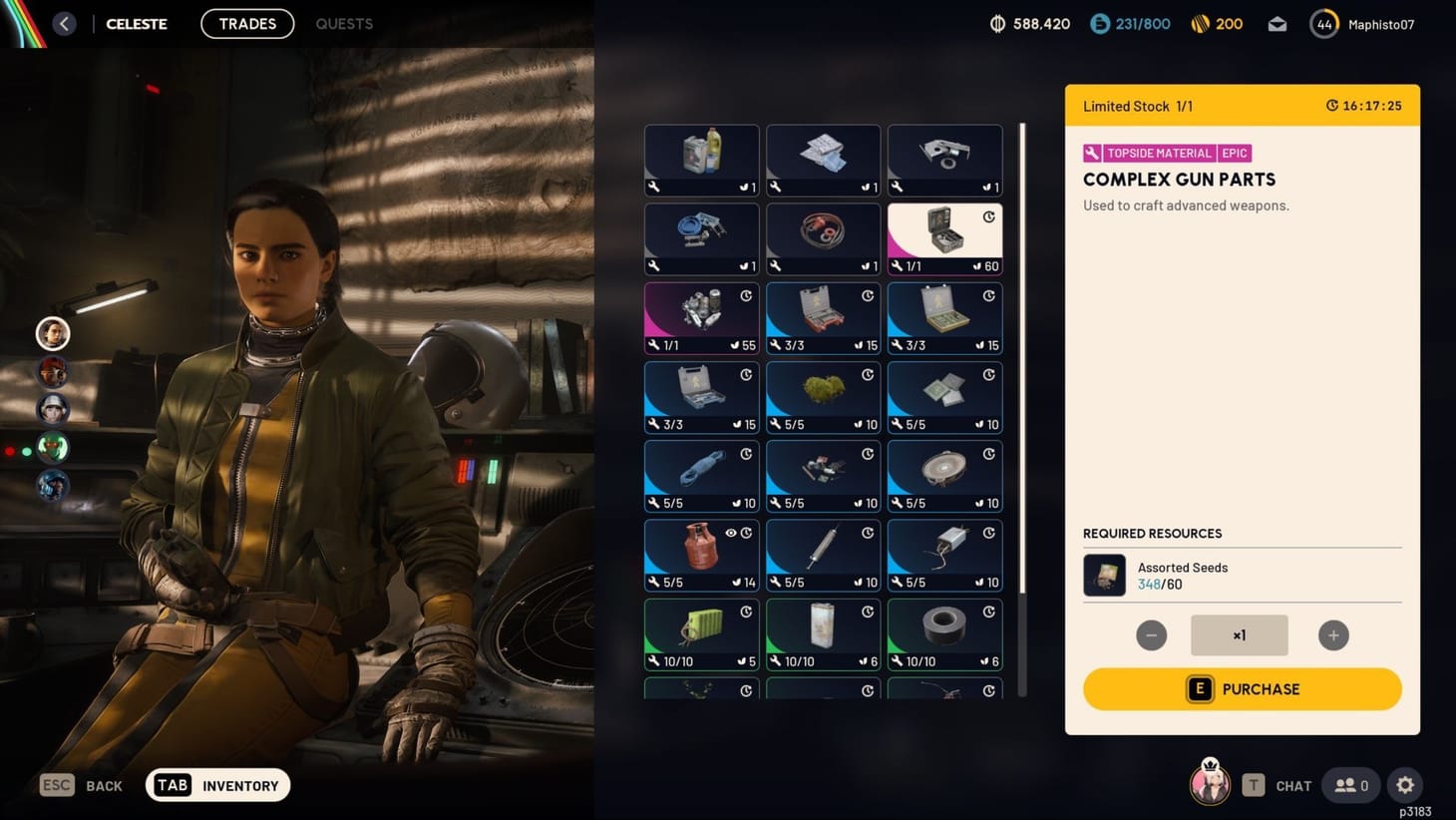Image resolution: width=1456 pixels, height=820 pixels.
Task: Click the online players counter showing 0
Action: point(1350,785)
